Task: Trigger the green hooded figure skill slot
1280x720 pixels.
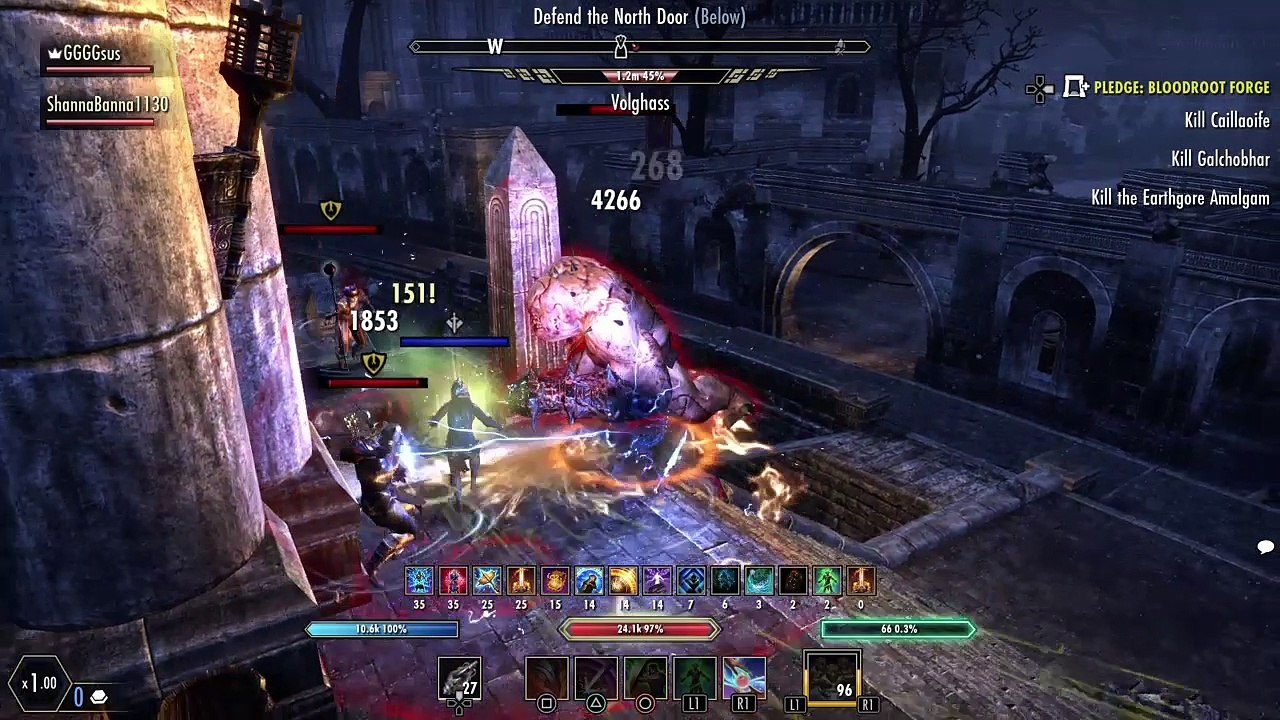Action: (x=645, y=678)
